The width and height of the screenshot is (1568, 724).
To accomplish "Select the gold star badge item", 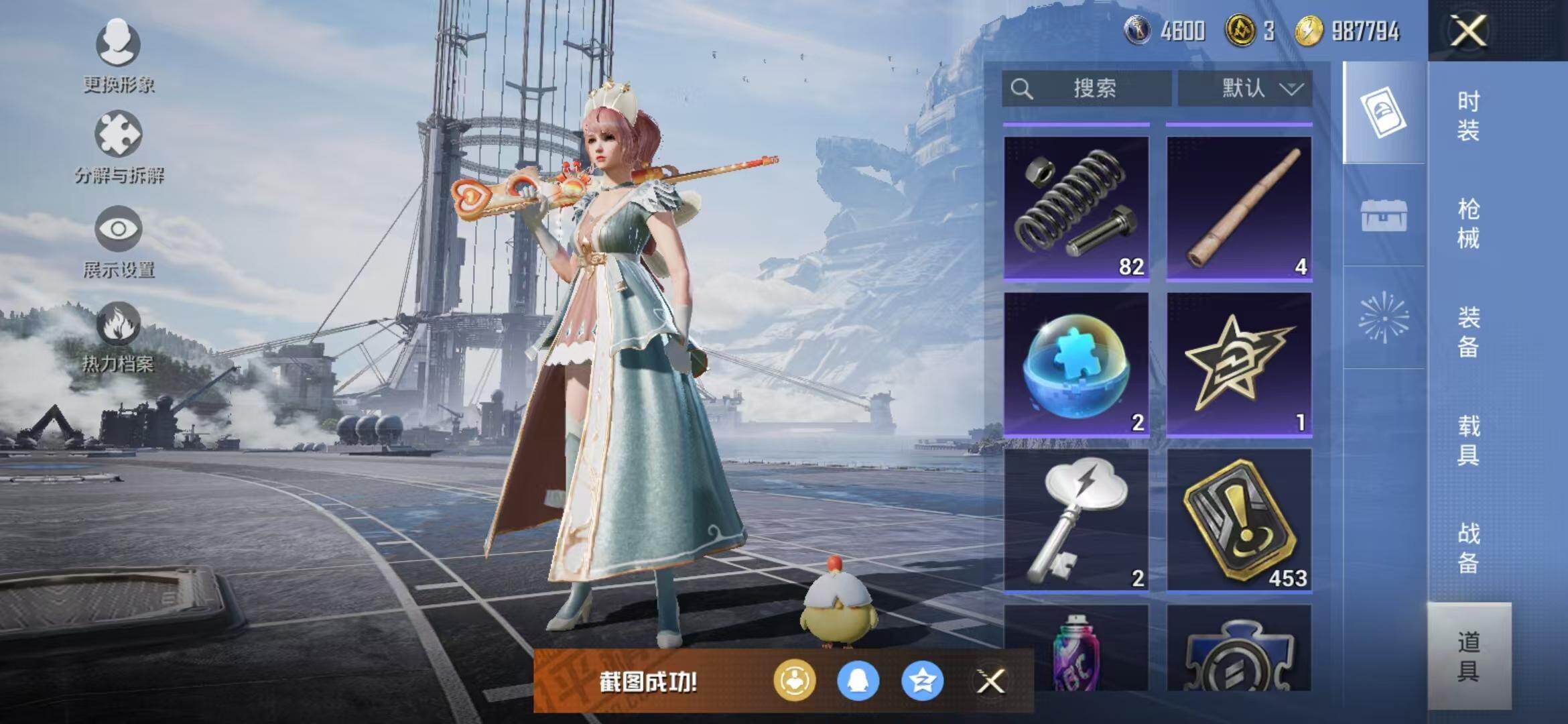I will [1239, 364].
